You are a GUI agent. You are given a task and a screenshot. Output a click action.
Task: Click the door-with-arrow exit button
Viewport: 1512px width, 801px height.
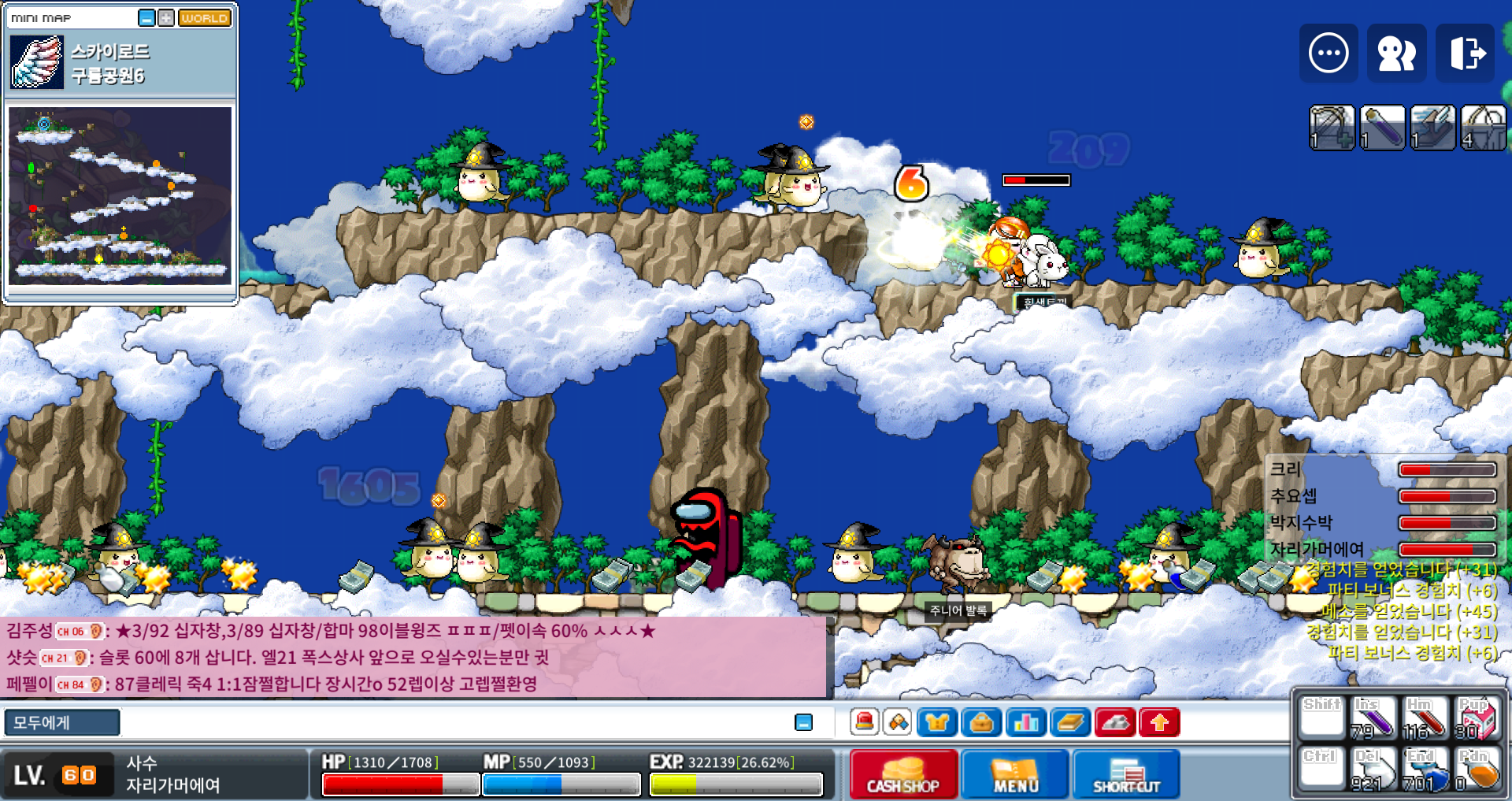pyautogui.click(x=1466, y=54)
